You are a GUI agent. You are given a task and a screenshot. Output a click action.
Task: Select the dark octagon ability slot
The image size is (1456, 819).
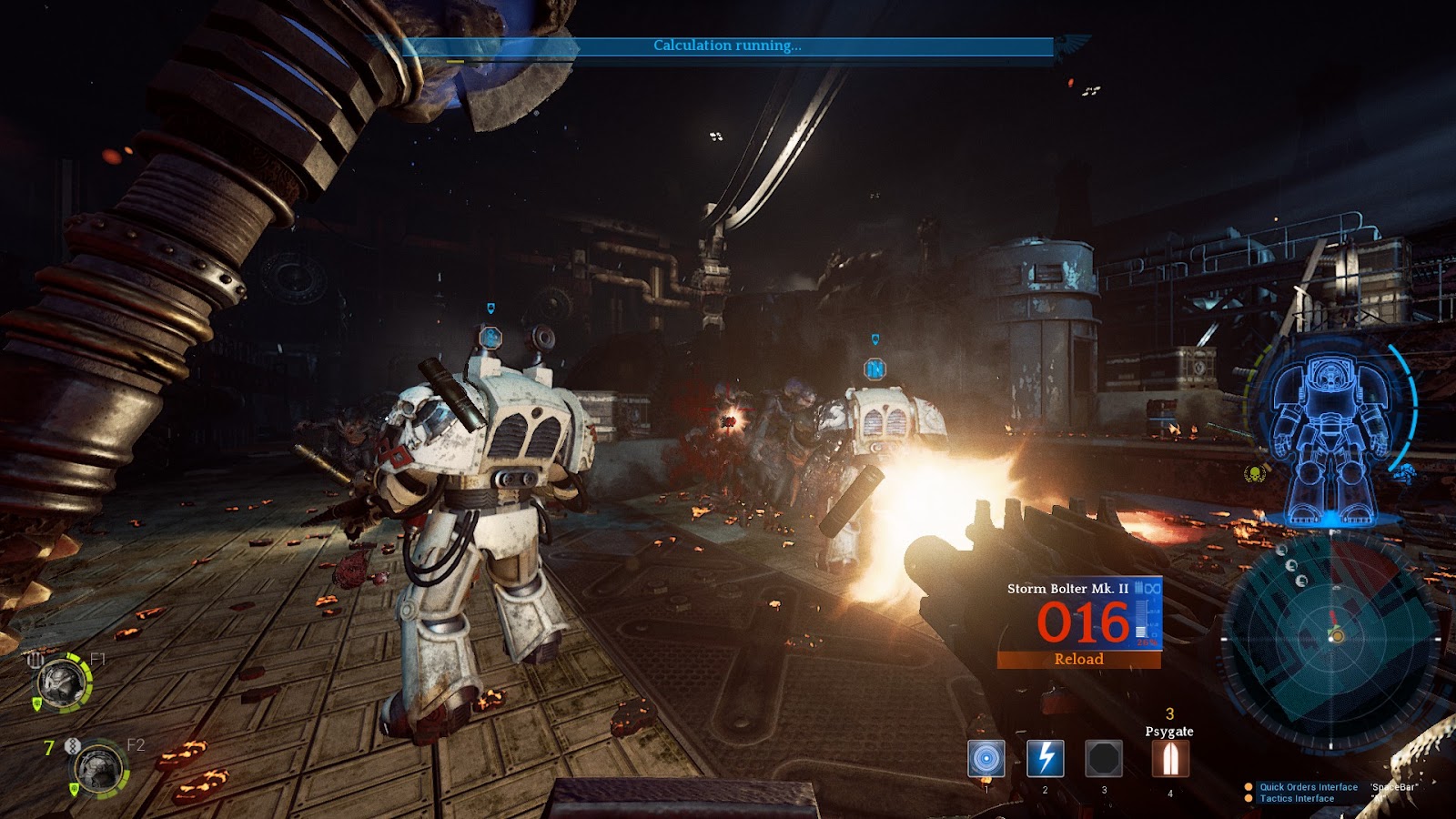click(x=1104, y=758)
